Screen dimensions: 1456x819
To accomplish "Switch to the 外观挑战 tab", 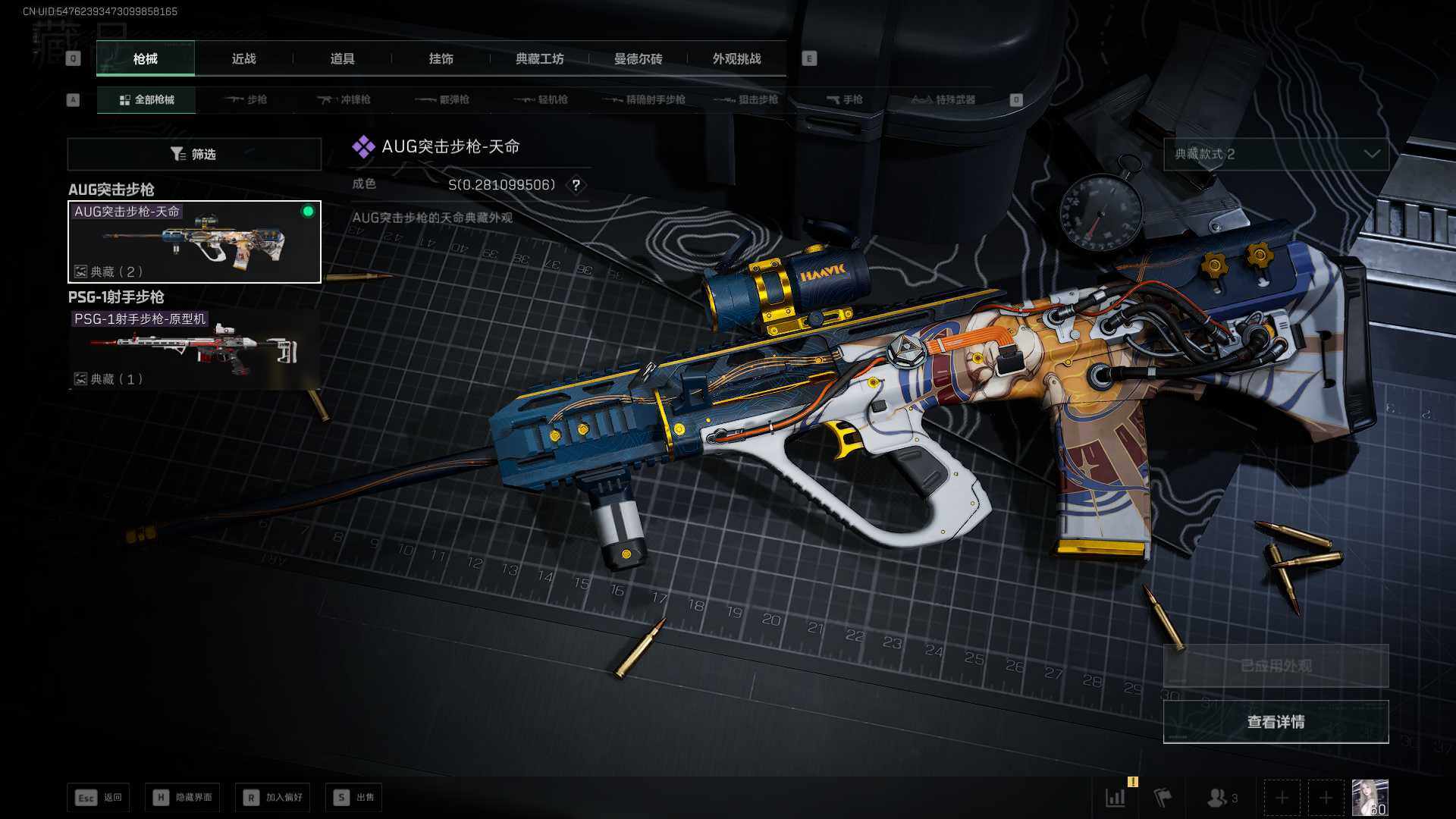I will (x=736, y=58).
